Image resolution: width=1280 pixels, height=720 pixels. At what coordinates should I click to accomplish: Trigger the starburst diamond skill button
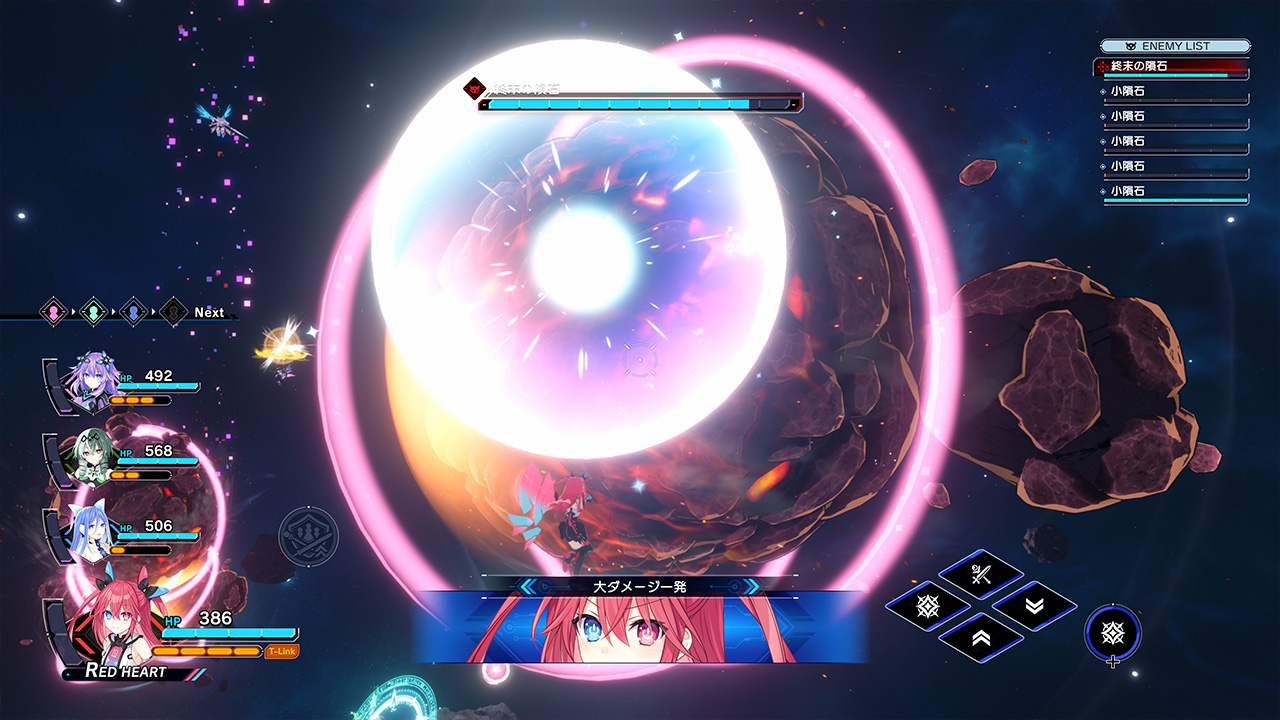click(927, 605)
